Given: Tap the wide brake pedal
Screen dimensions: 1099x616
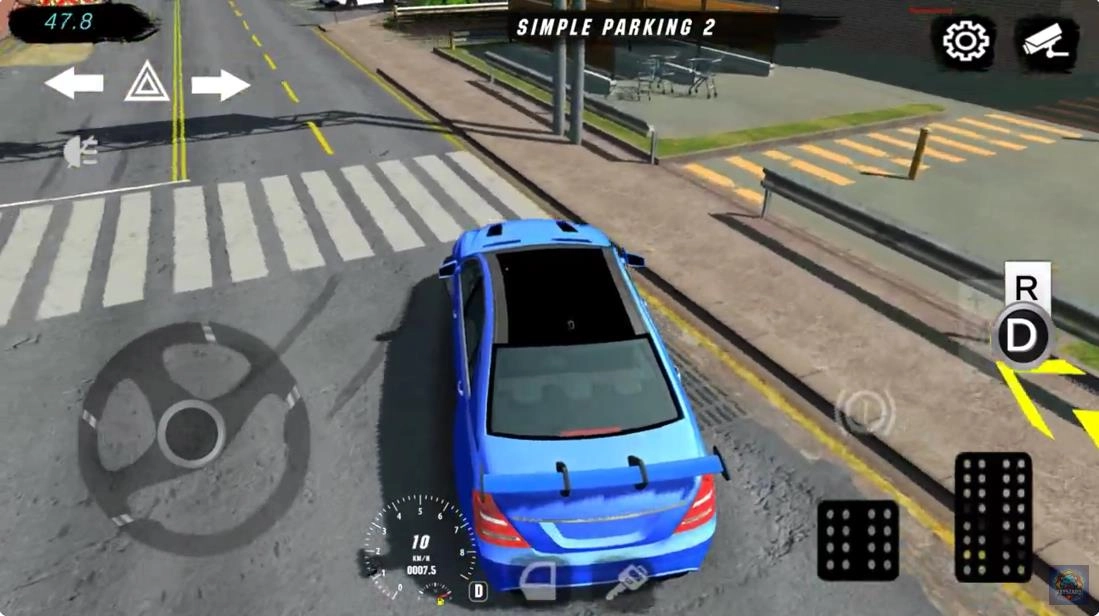Looking at the screenshot, I should tap(857, 540).
